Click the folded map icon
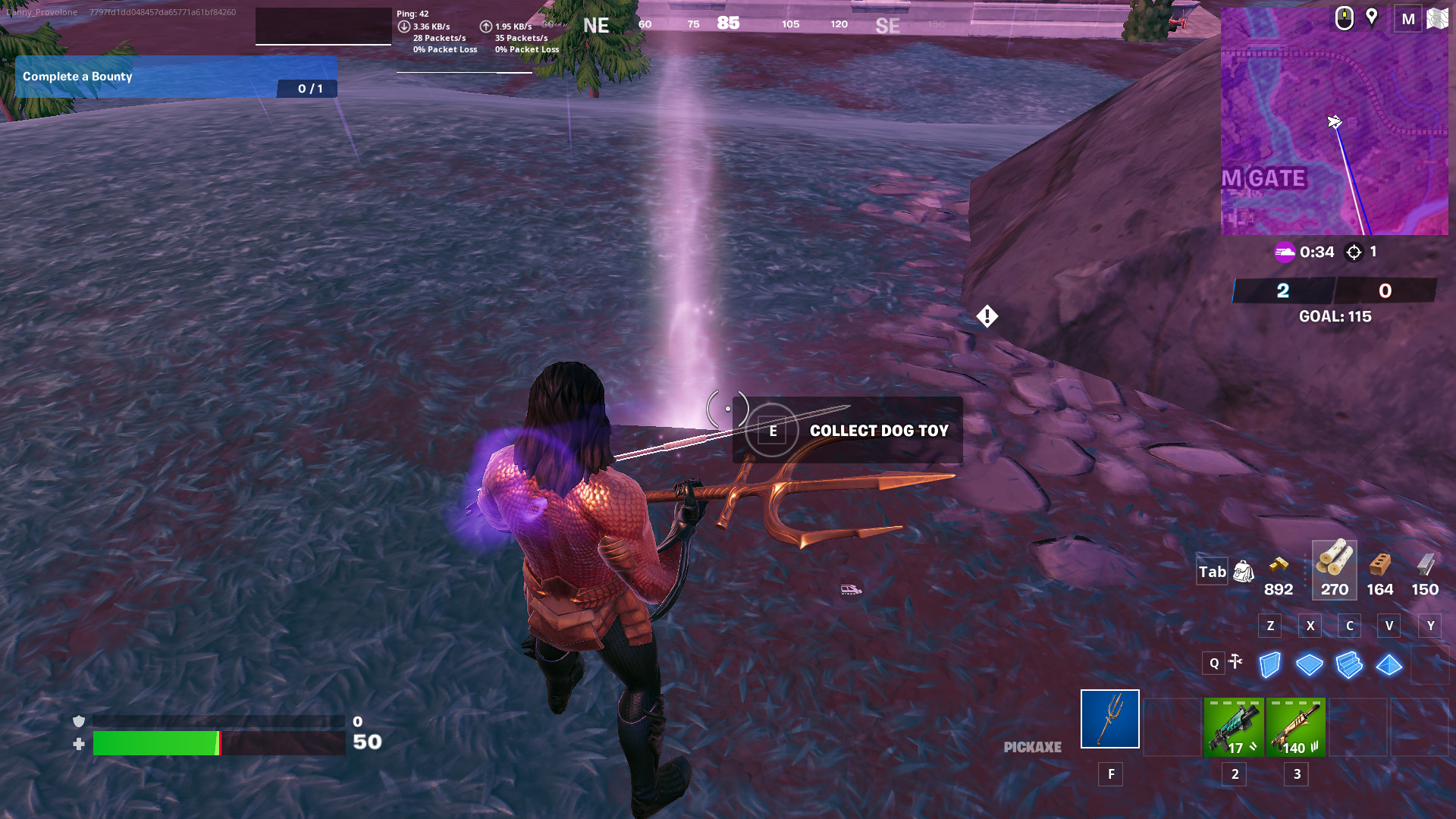Screen dimensions: 1456x819 tap(1437, 19)
